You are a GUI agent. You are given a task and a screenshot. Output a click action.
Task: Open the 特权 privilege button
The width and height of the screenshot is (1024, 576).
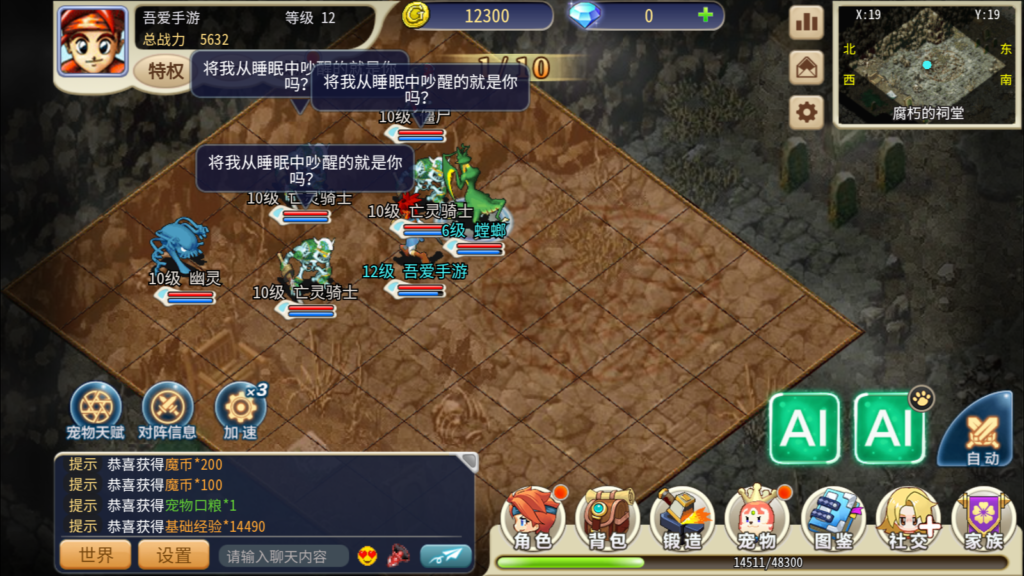(x=166, y=71)
